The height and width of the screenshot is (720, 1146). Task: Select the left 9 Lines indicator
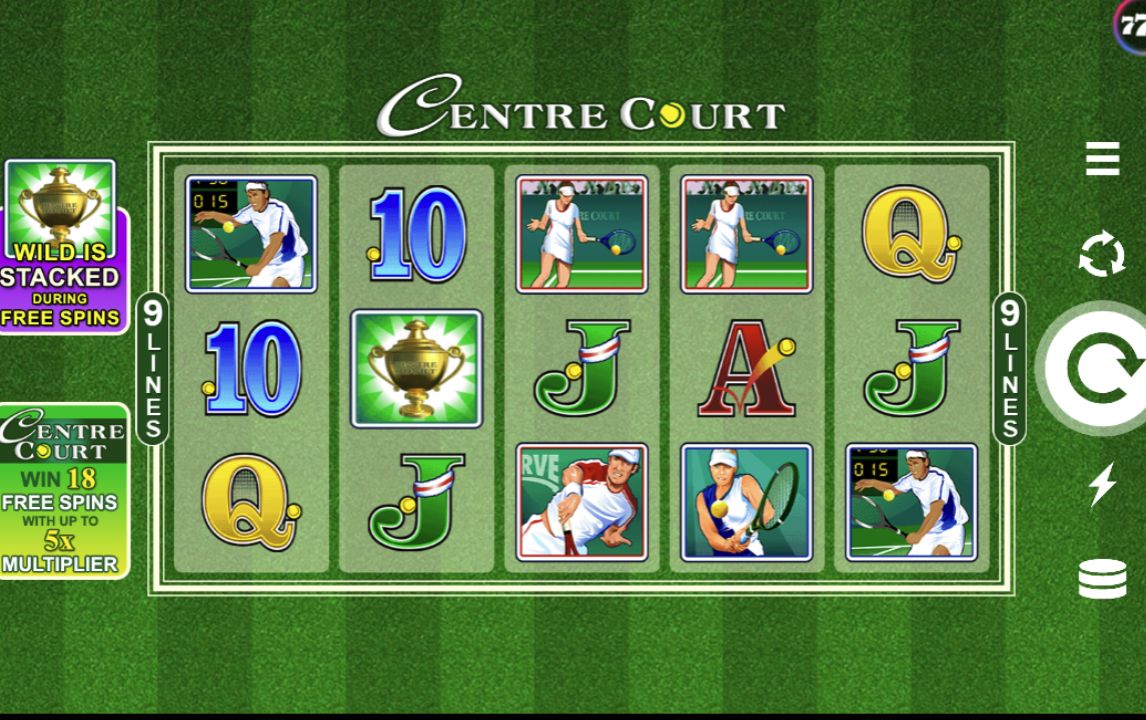coord(152,369)
